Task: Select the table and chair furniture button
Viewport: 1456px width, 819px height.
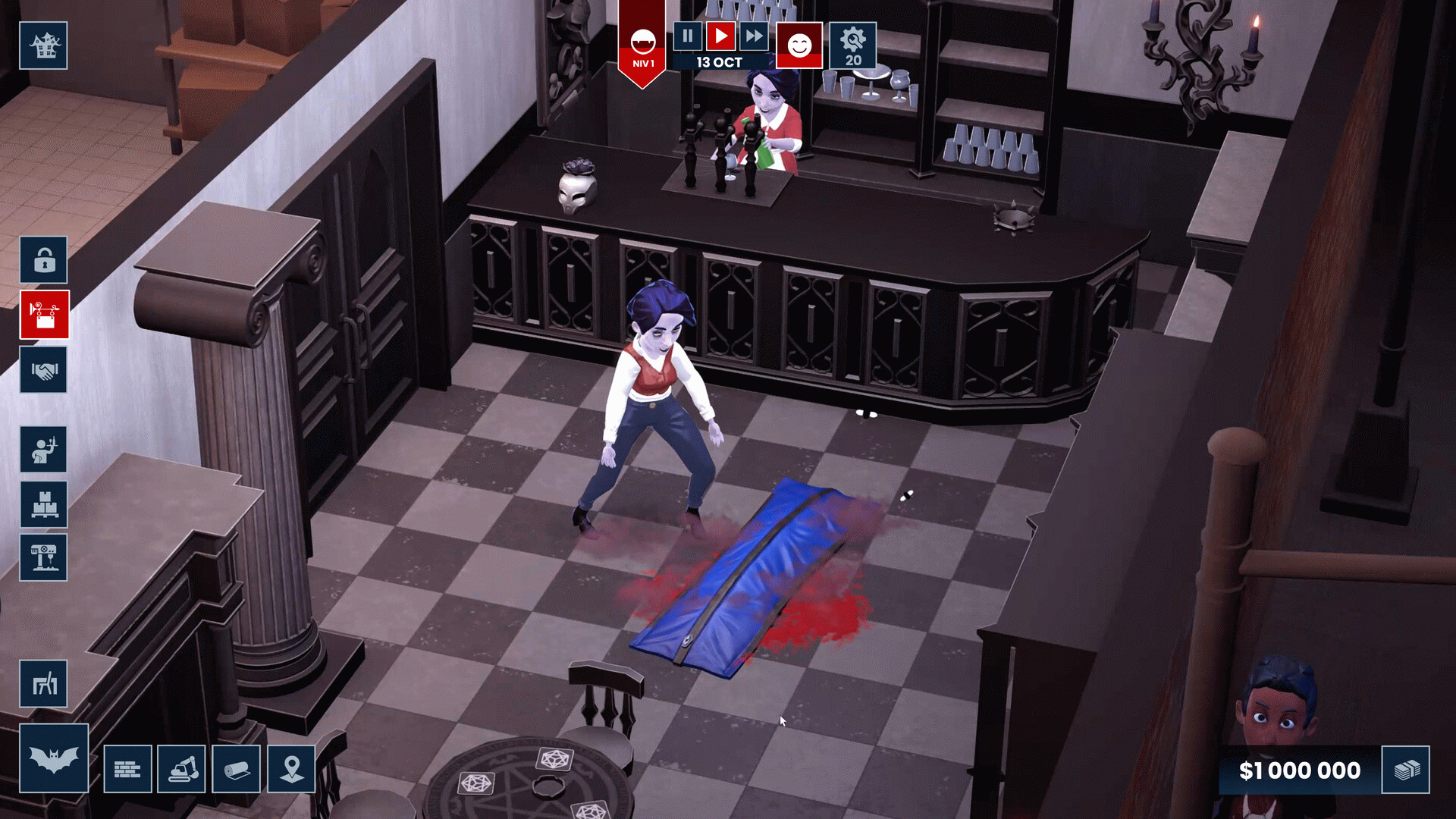Action: [44, 684]
